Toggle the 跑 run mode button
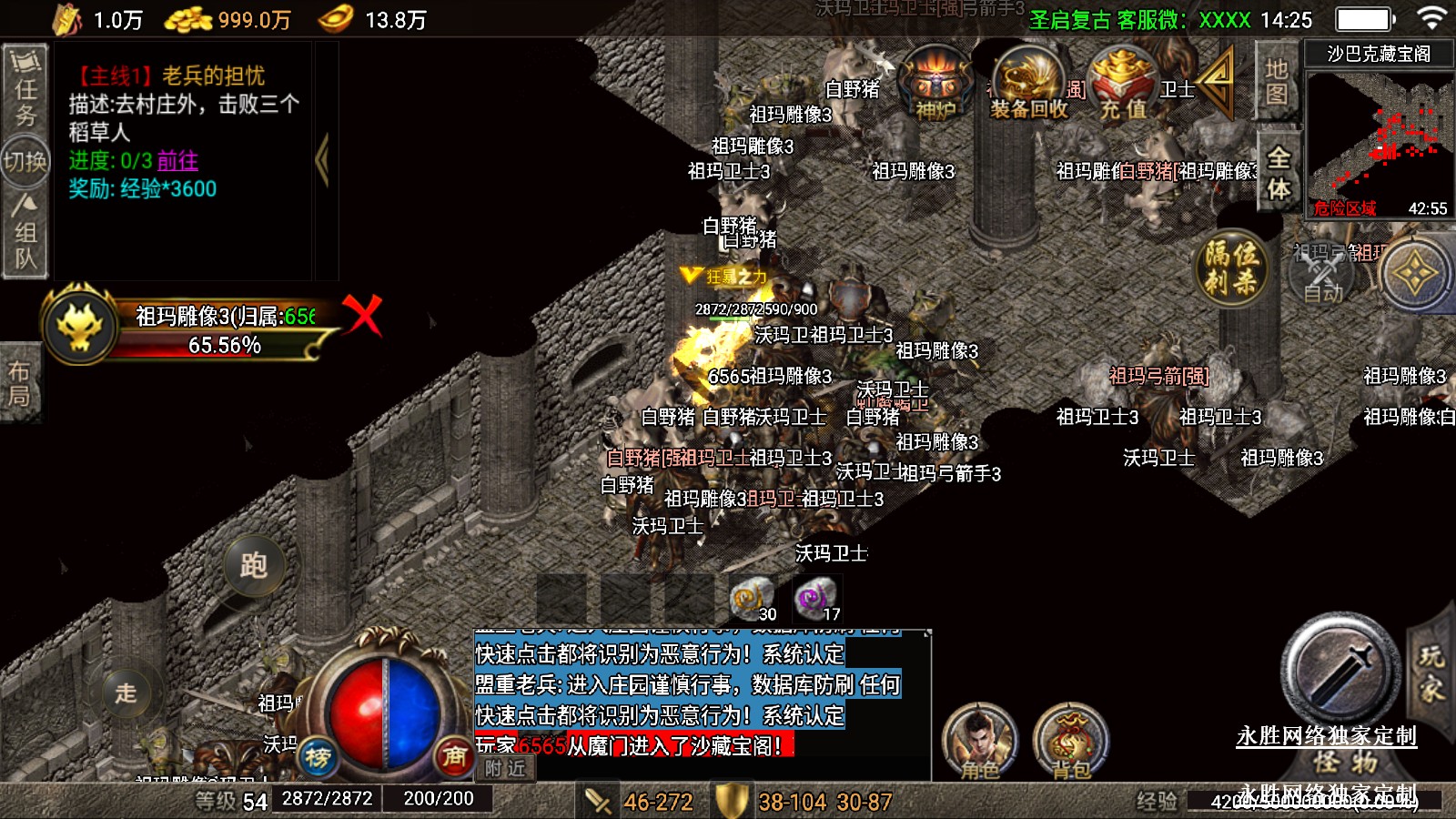Screen dimensions: 1456x819 253,565
